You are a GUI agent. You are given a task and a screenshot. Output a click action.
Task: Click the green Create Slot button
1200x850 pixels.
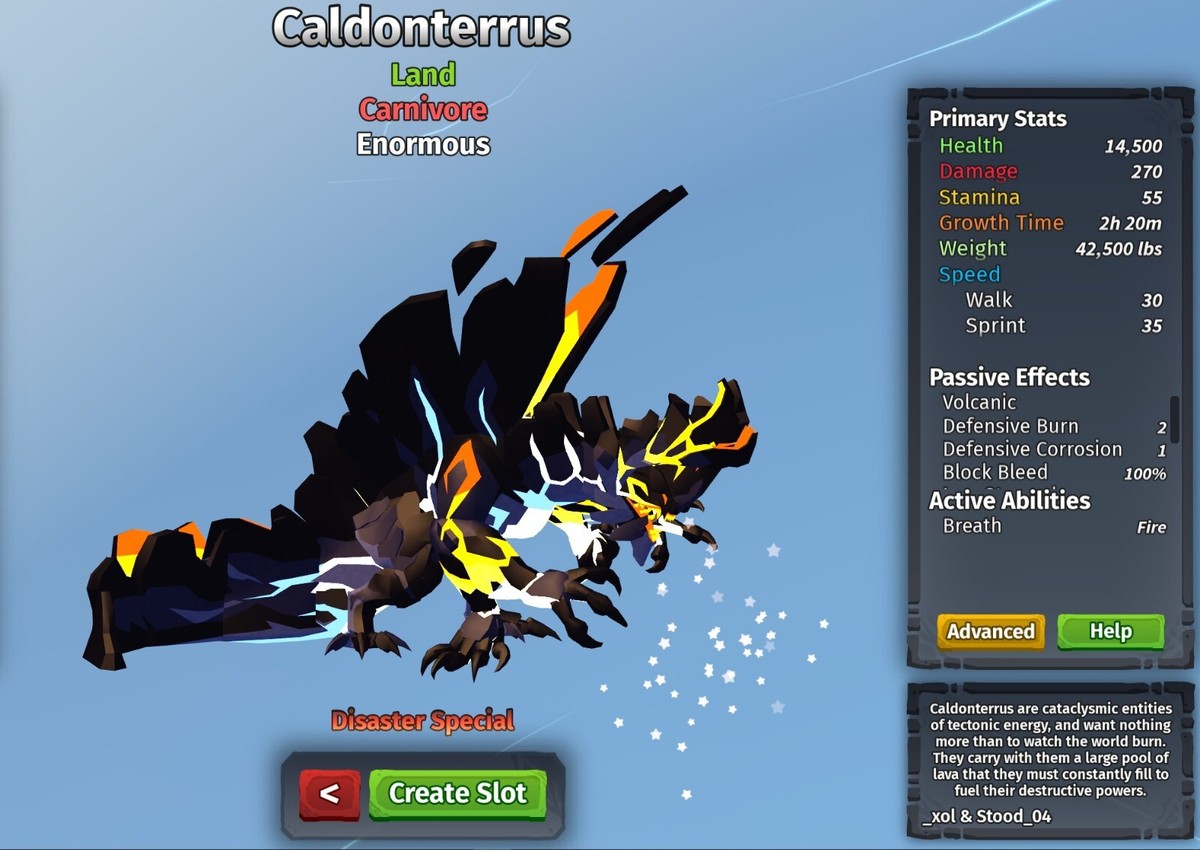(x=457, y=794)
